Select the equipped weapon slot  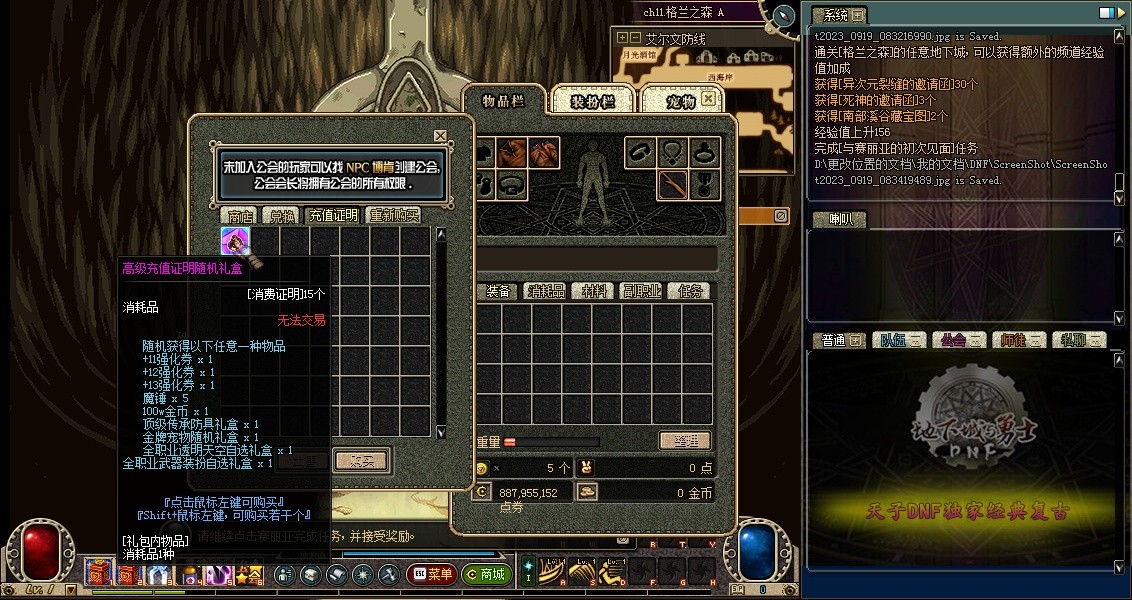click(673, 184)
